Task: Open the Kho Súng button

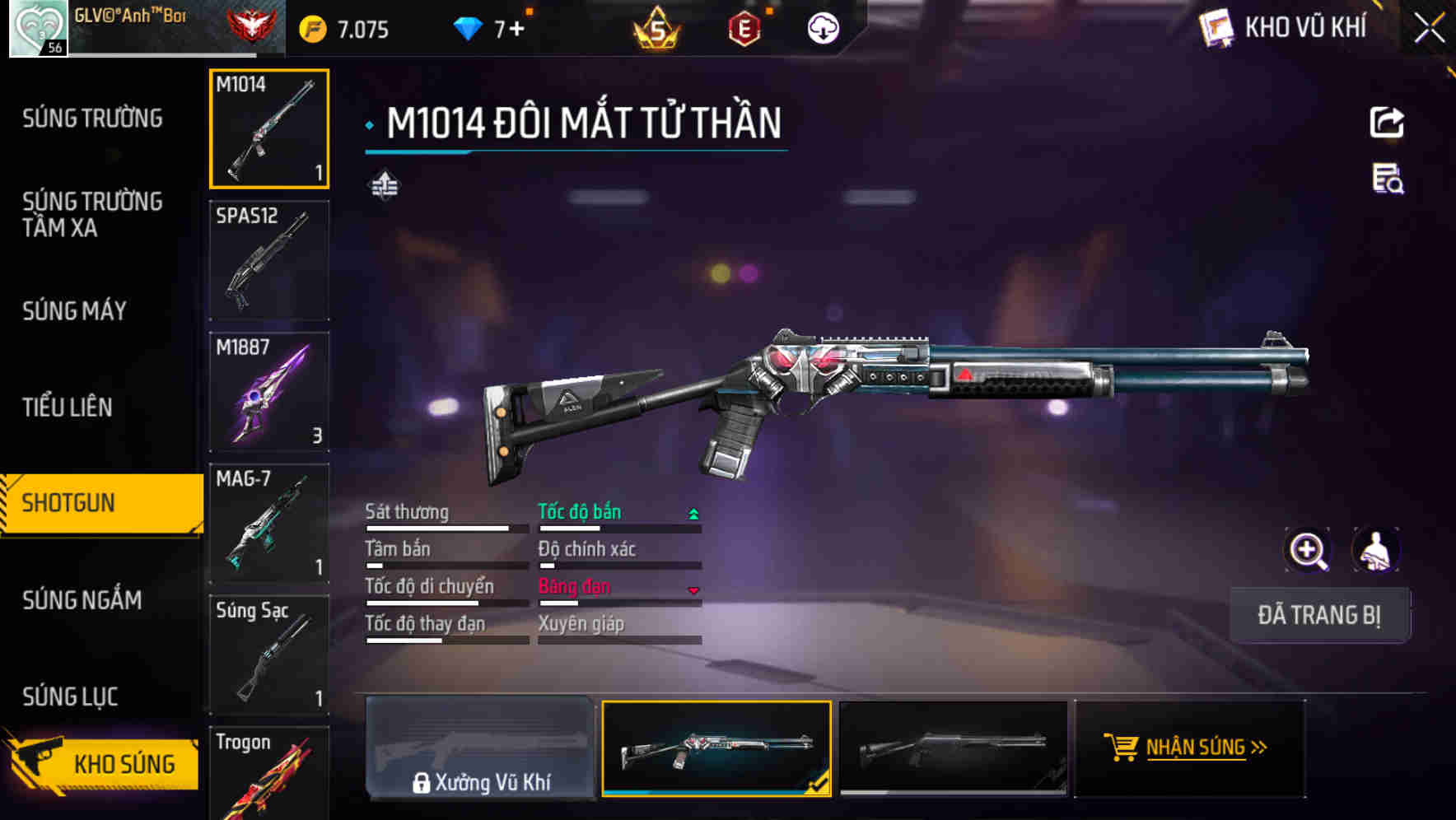Action: [x=104, y=763]
